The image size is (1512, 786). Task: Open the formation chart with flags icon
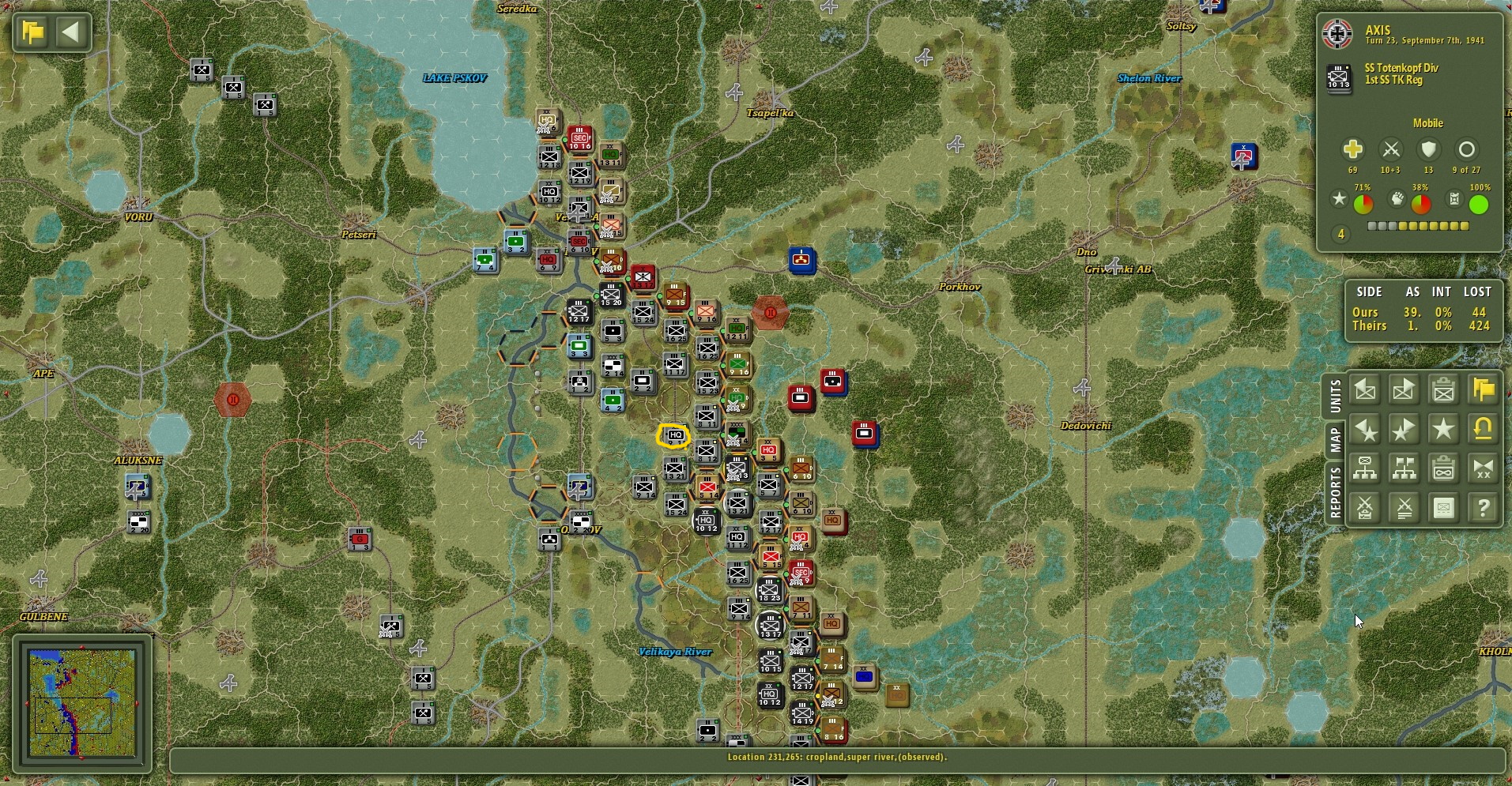pos(1405,468)
